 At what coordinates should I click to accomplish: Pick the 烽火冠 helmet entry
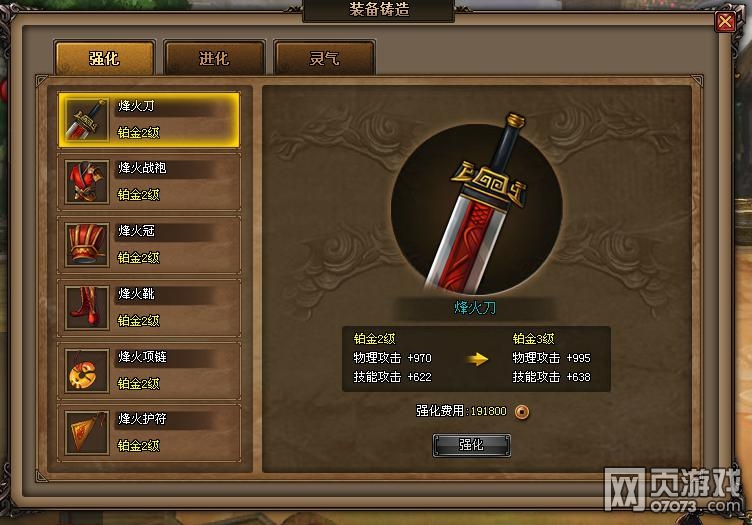click(148, 245)
